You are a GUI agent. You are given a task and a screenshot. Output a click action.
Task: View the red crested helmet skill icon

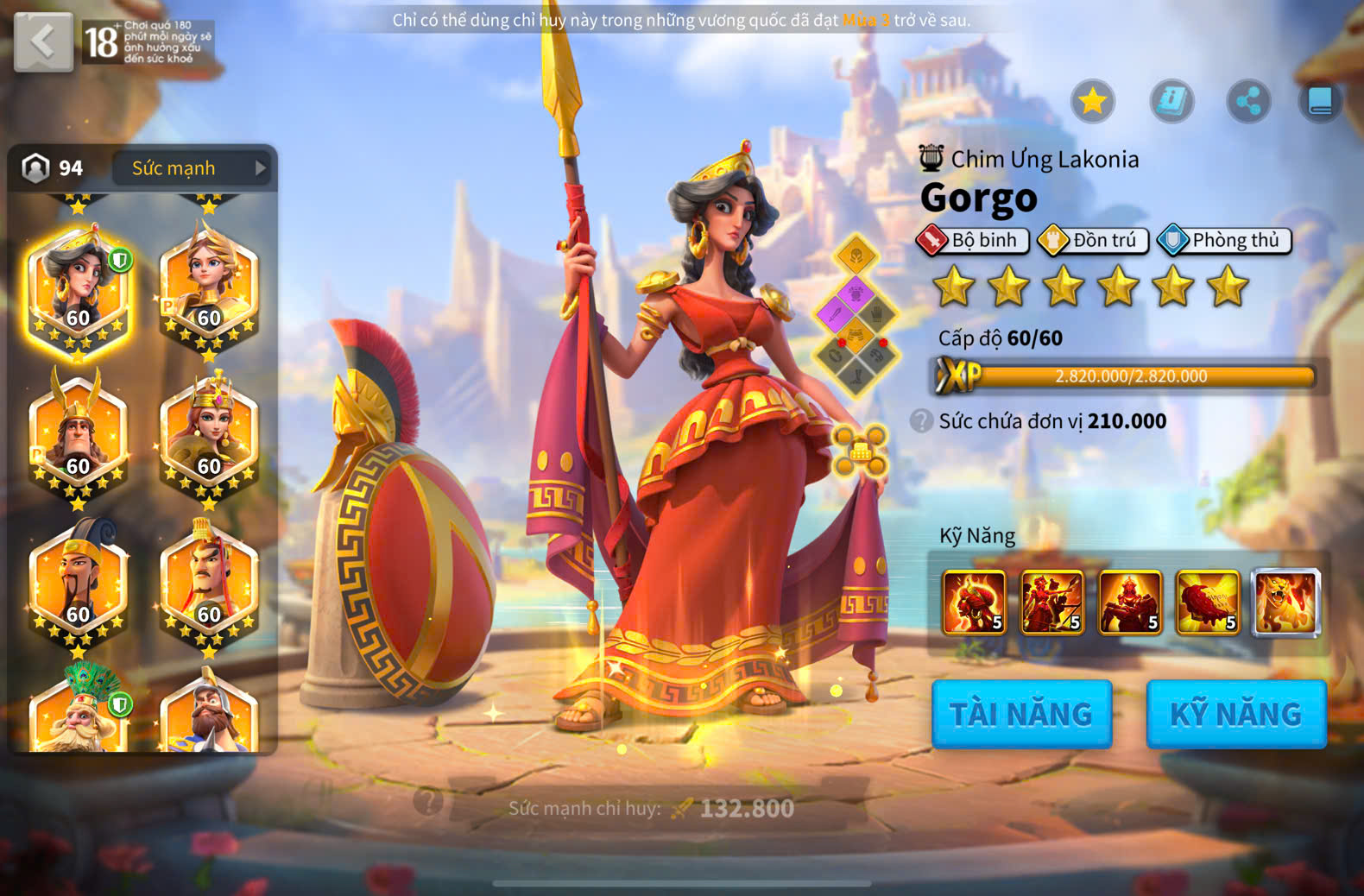1208,603
